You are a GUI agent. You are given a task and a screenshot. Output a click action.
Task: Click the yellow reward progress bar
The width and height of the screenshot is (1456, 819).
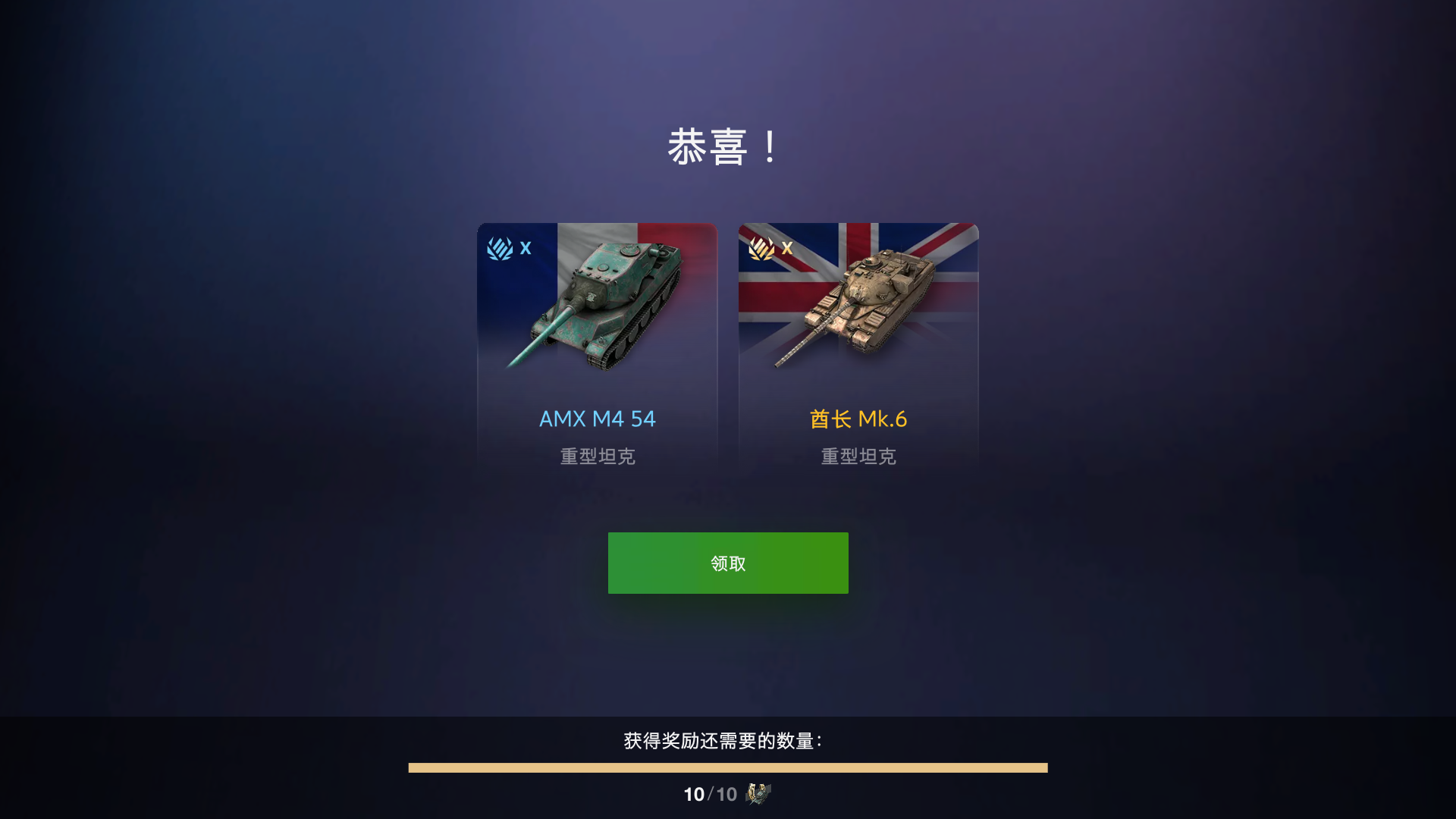(x=728, y=768)
